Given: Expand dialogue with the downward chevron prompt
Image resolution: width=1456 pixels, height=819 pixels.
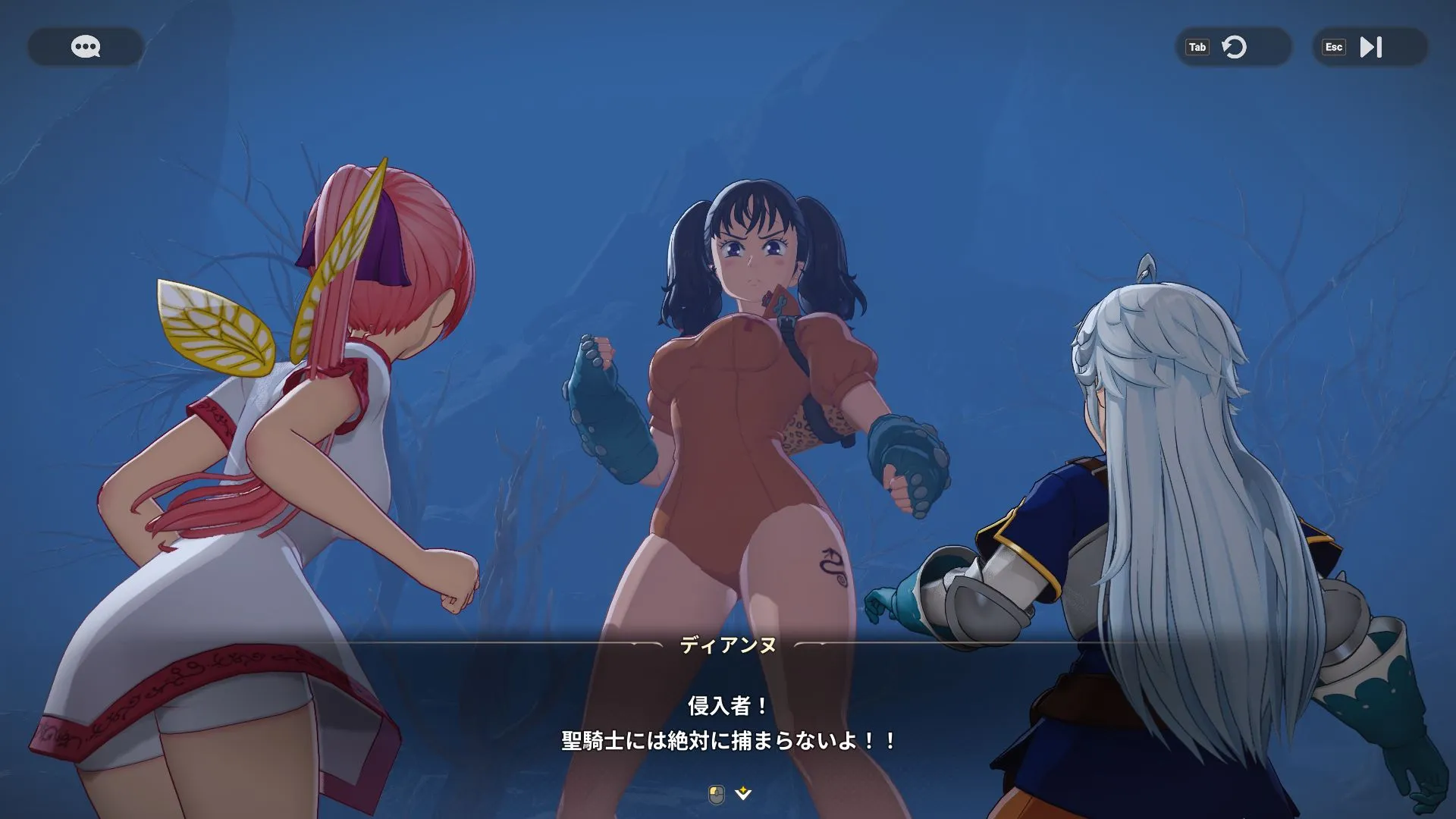Looking at the screenshot, I should 742,792.
